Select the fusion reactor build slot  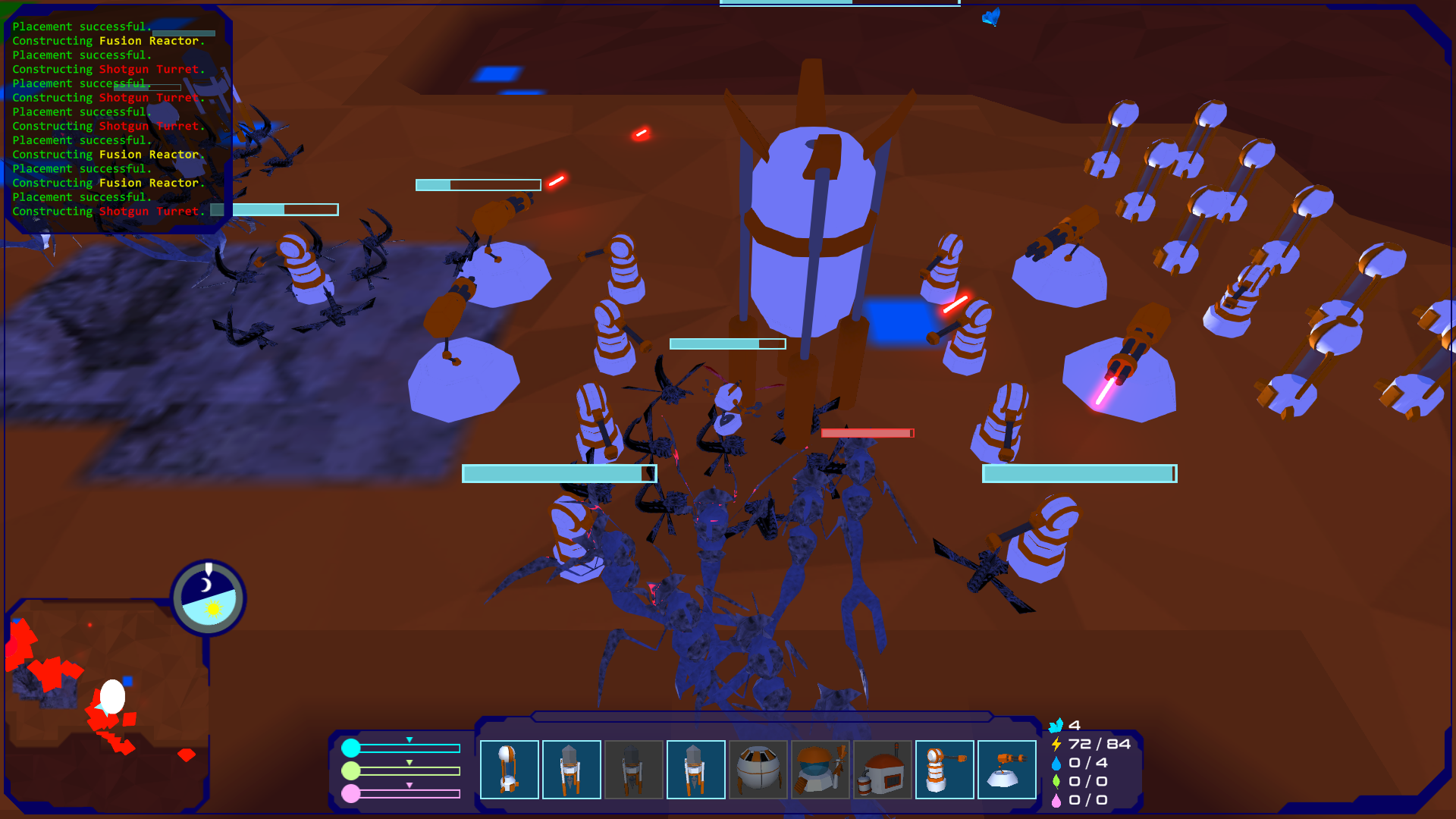tap(510, 770)
